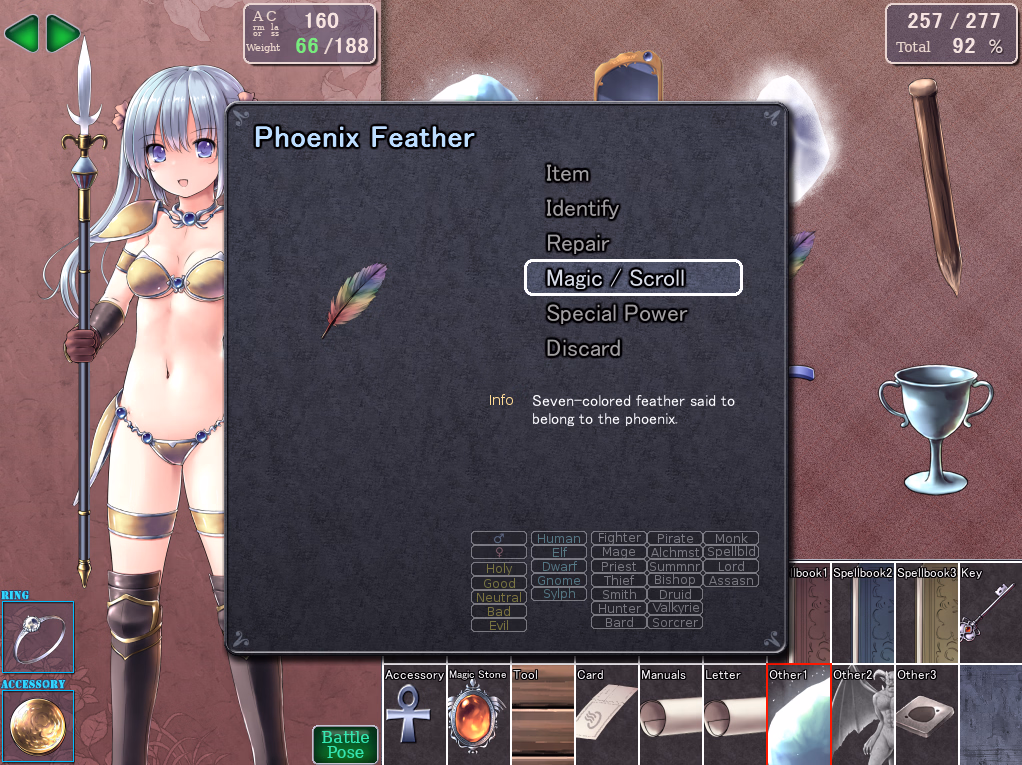Open the Spellbook3 category
Image resolution: width=1022 pixels, height=765 pixels.
pos(926,612)
